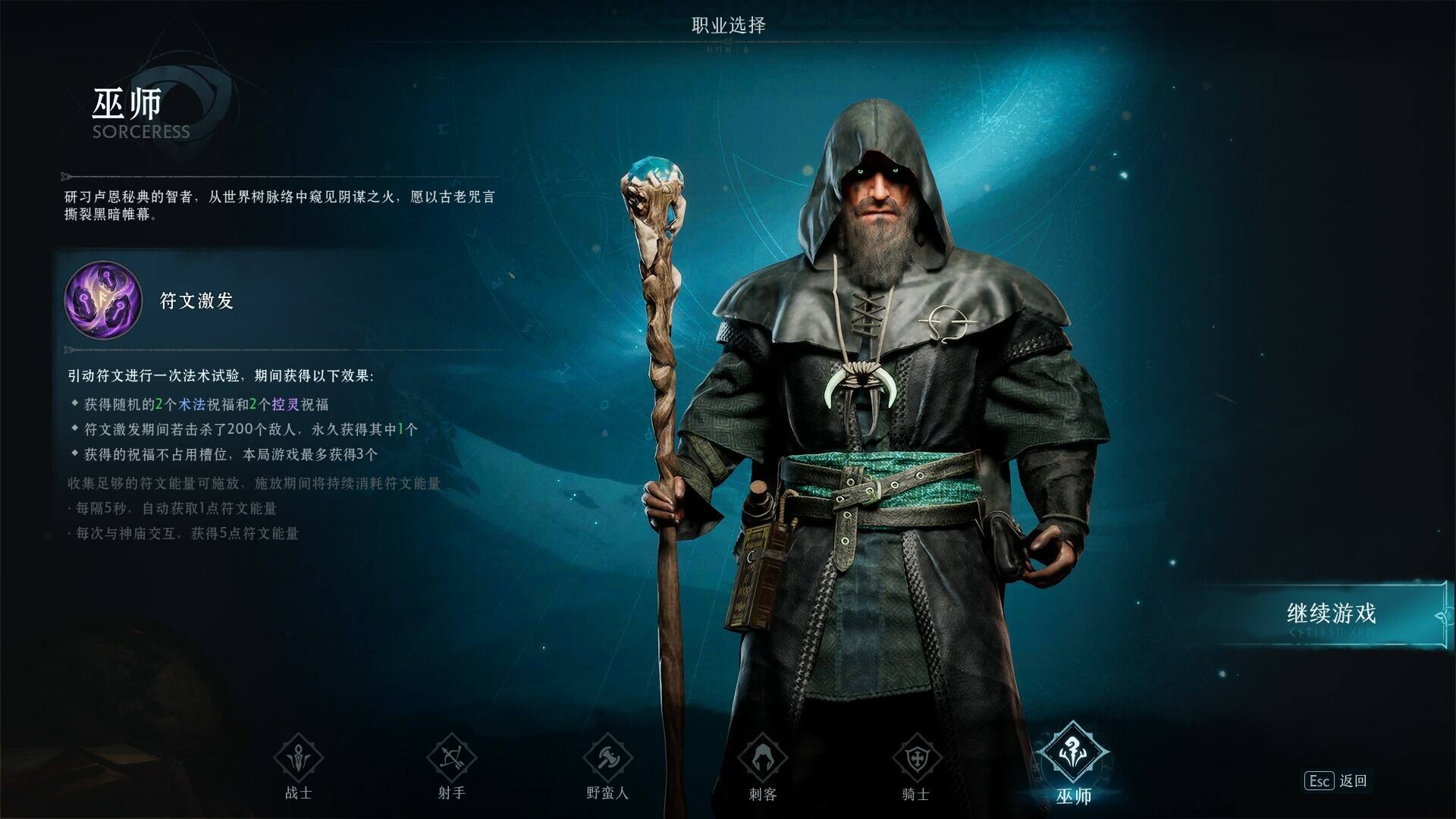
Task: Click the bow icon above 射手 label
Action: [453, 756]
